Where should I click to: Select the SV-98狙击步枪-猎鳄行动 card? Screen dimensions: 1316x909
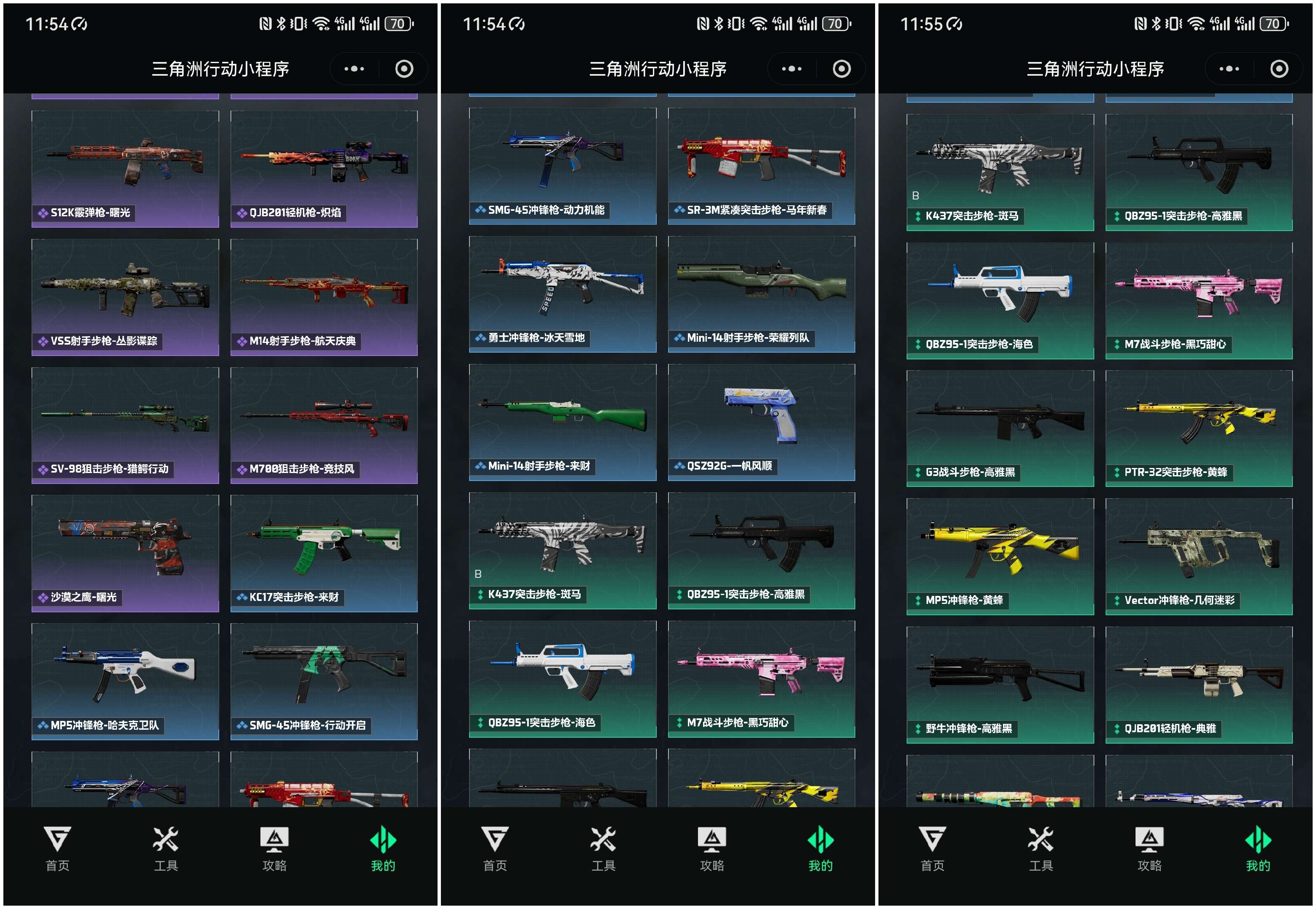(x=125, y=425)
